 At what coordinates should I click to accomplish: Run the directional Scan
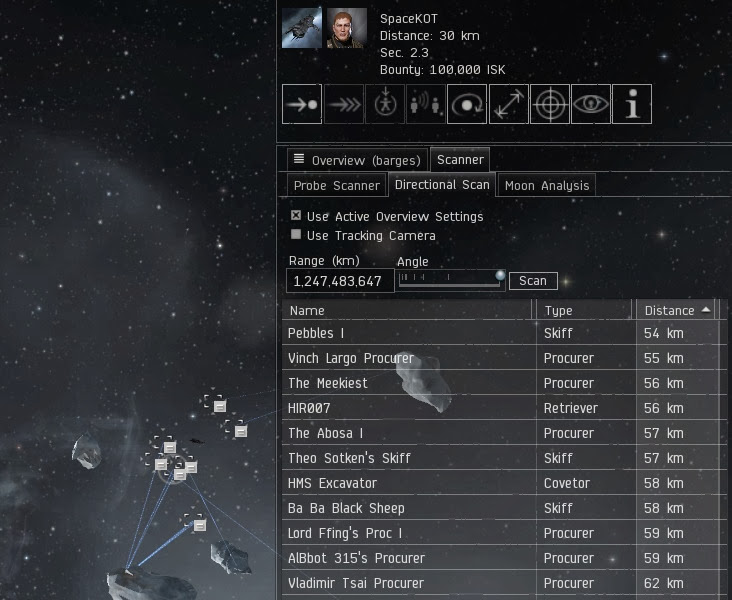[x=533, y=281]
